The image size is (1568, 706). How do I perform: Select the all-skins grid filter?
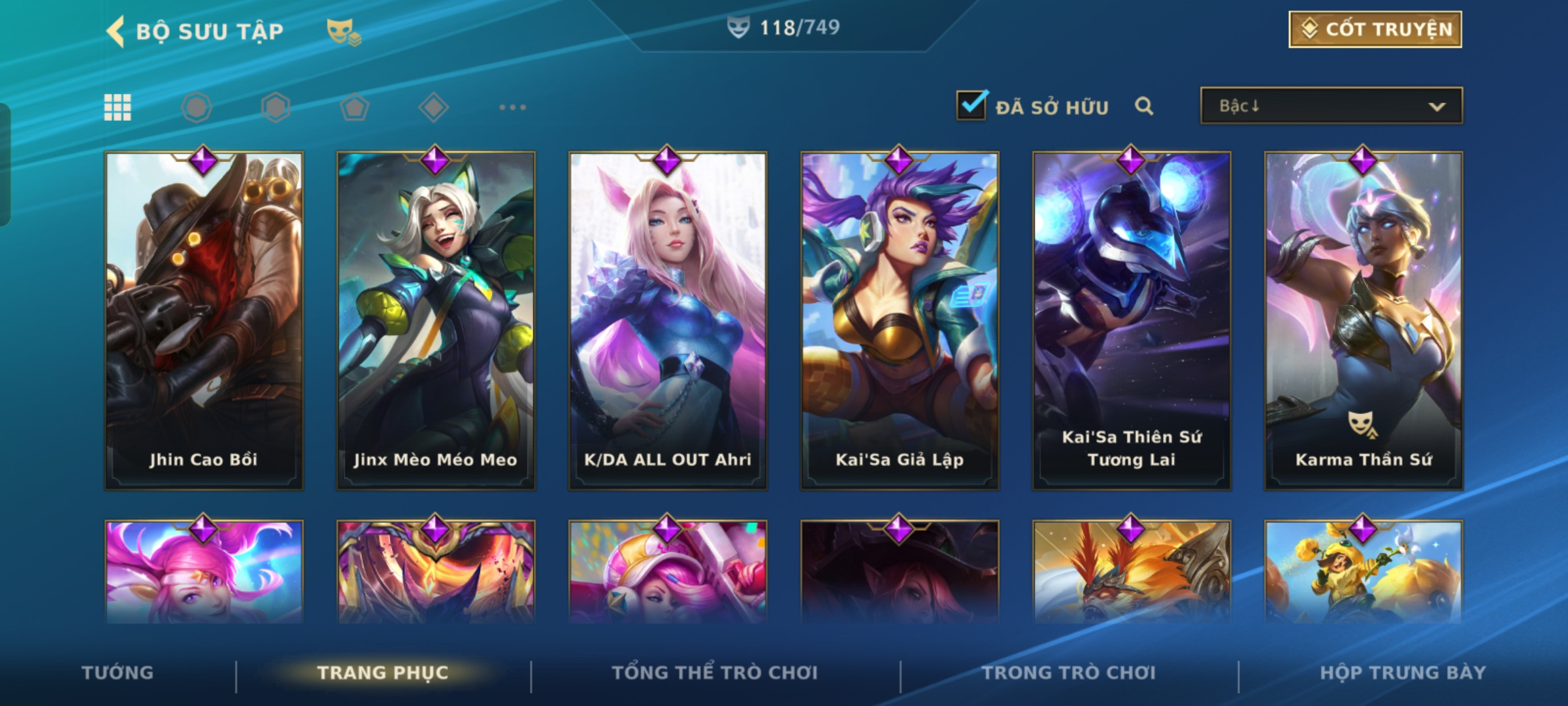(118, 107)
